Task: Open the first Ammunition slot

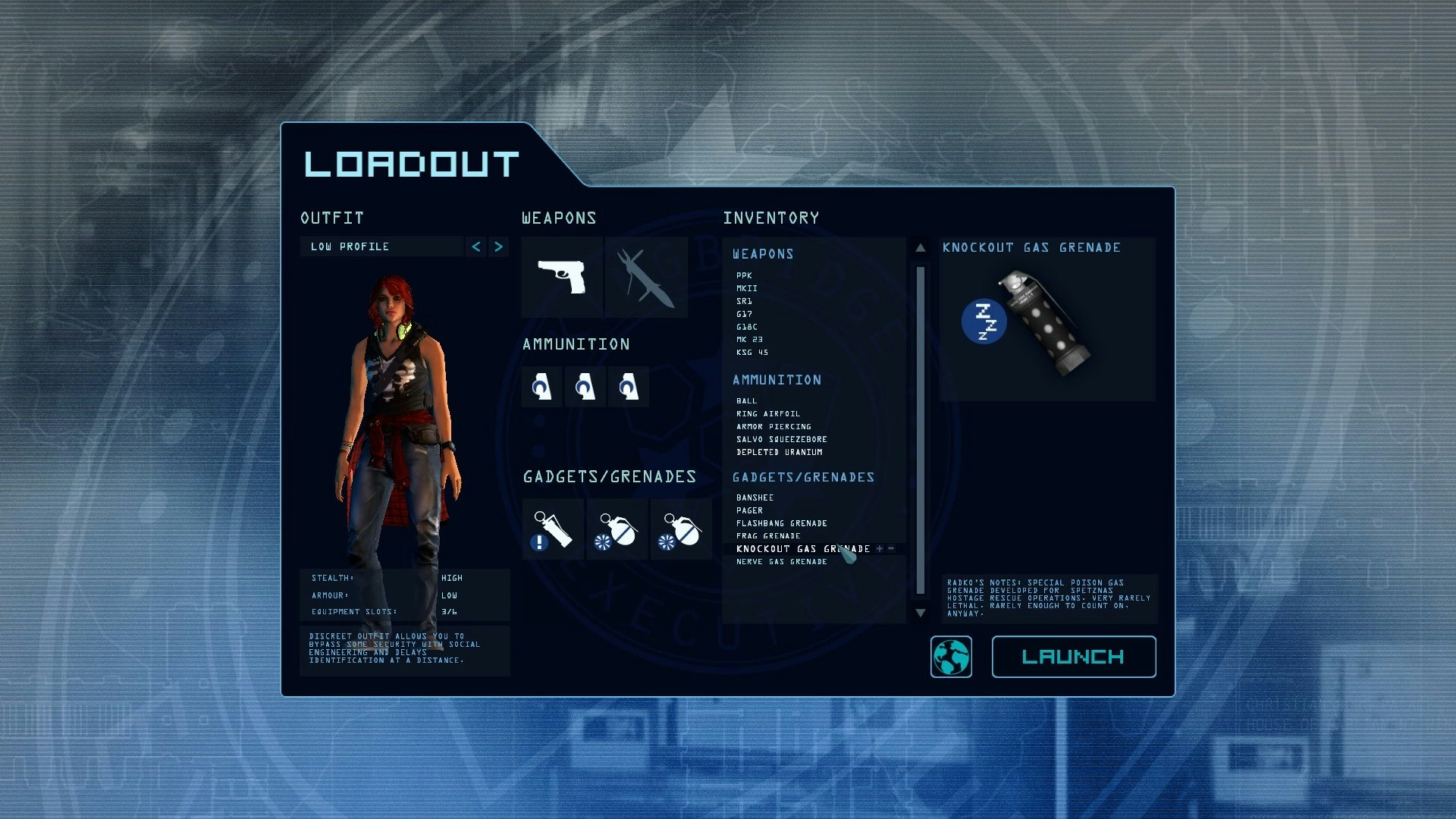Action: click(x=541, y=386)
